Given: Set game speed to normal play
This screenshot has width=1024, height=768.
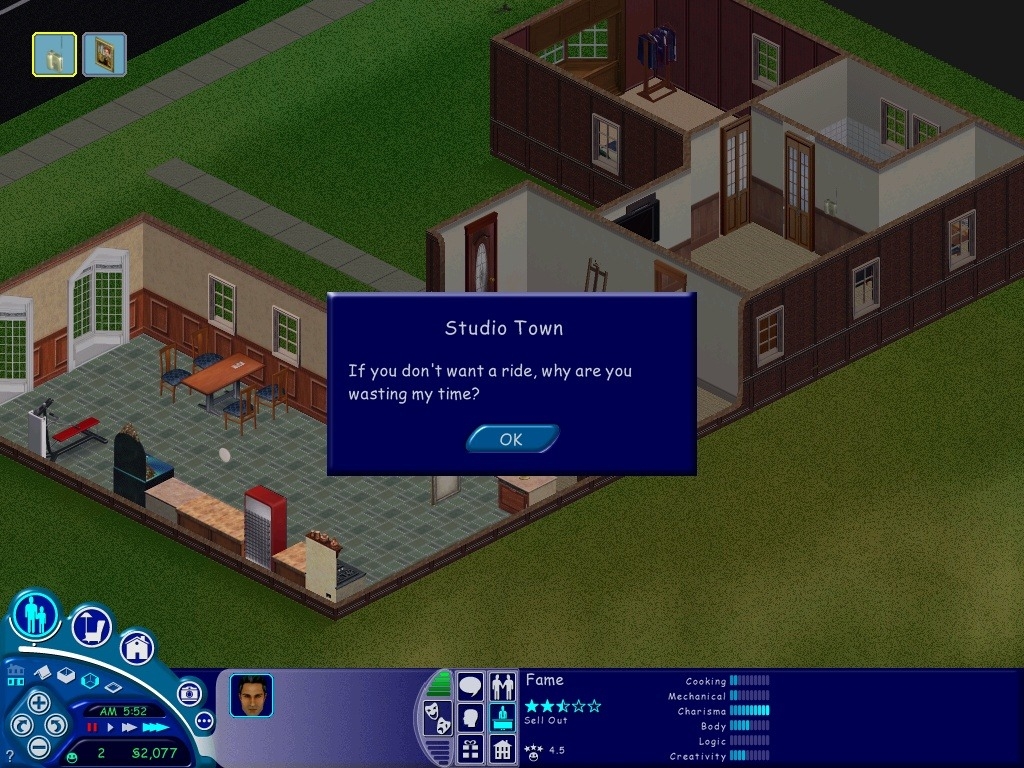Looking at the screenshot, I should 111,727.
